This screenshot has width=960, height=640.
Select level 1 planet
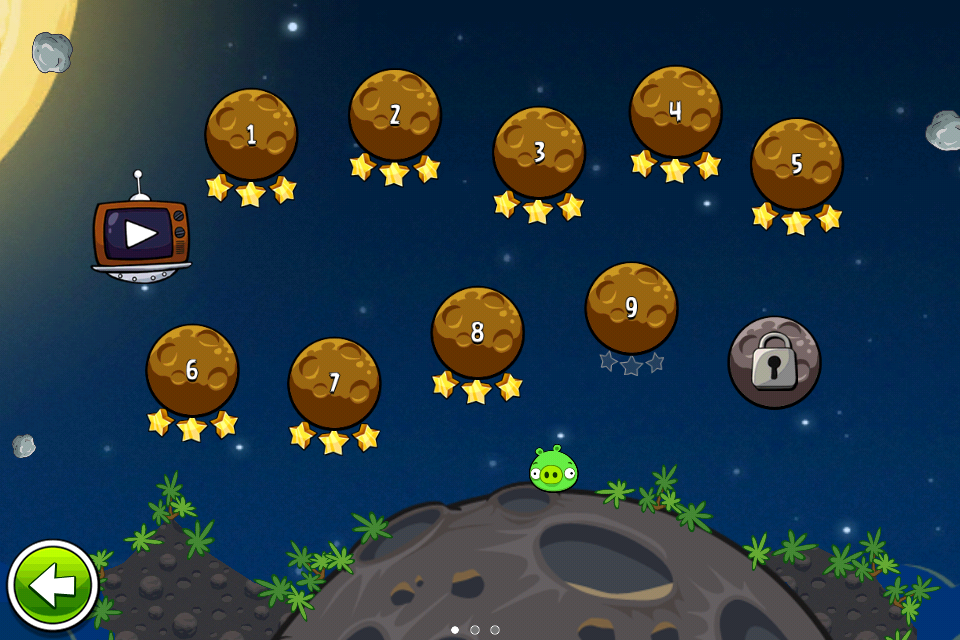251,135
